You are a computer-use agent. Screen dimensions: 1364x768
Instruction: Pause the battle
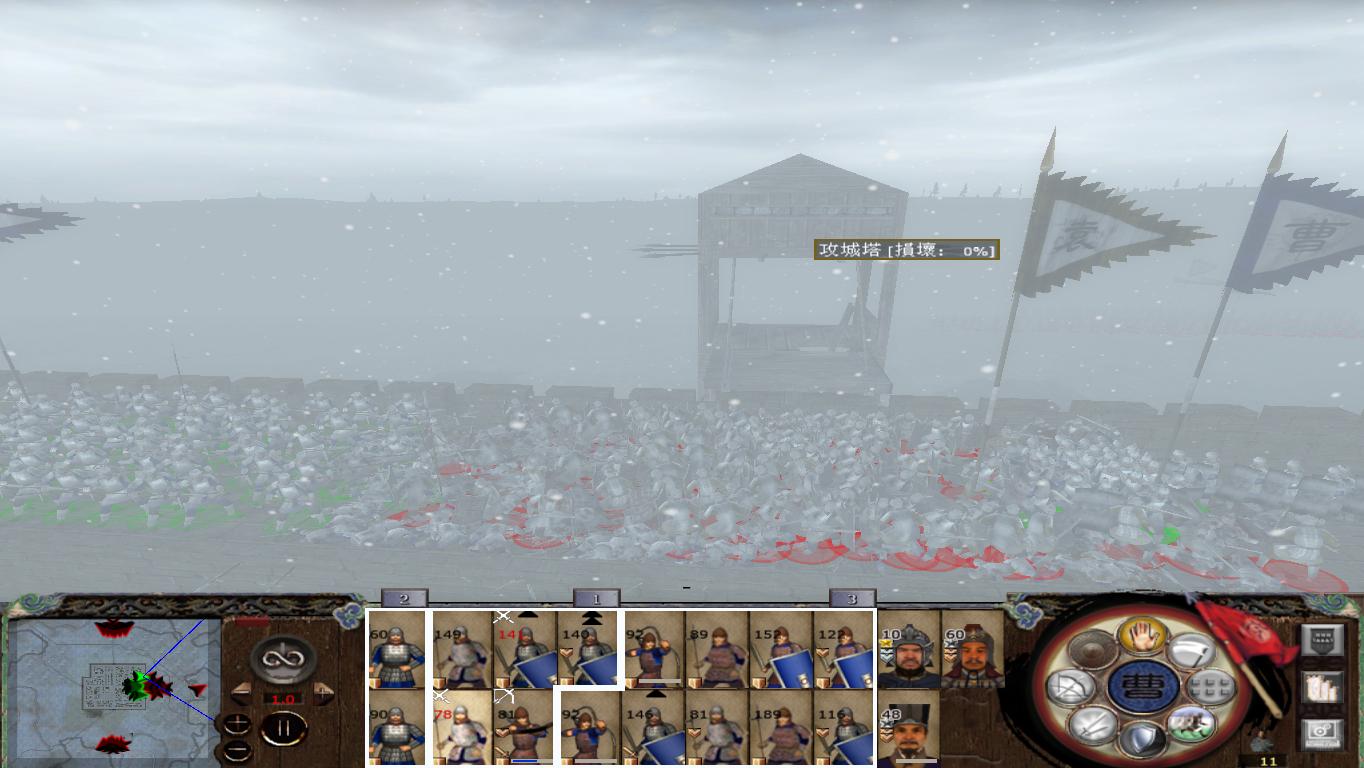pos(285,728)
